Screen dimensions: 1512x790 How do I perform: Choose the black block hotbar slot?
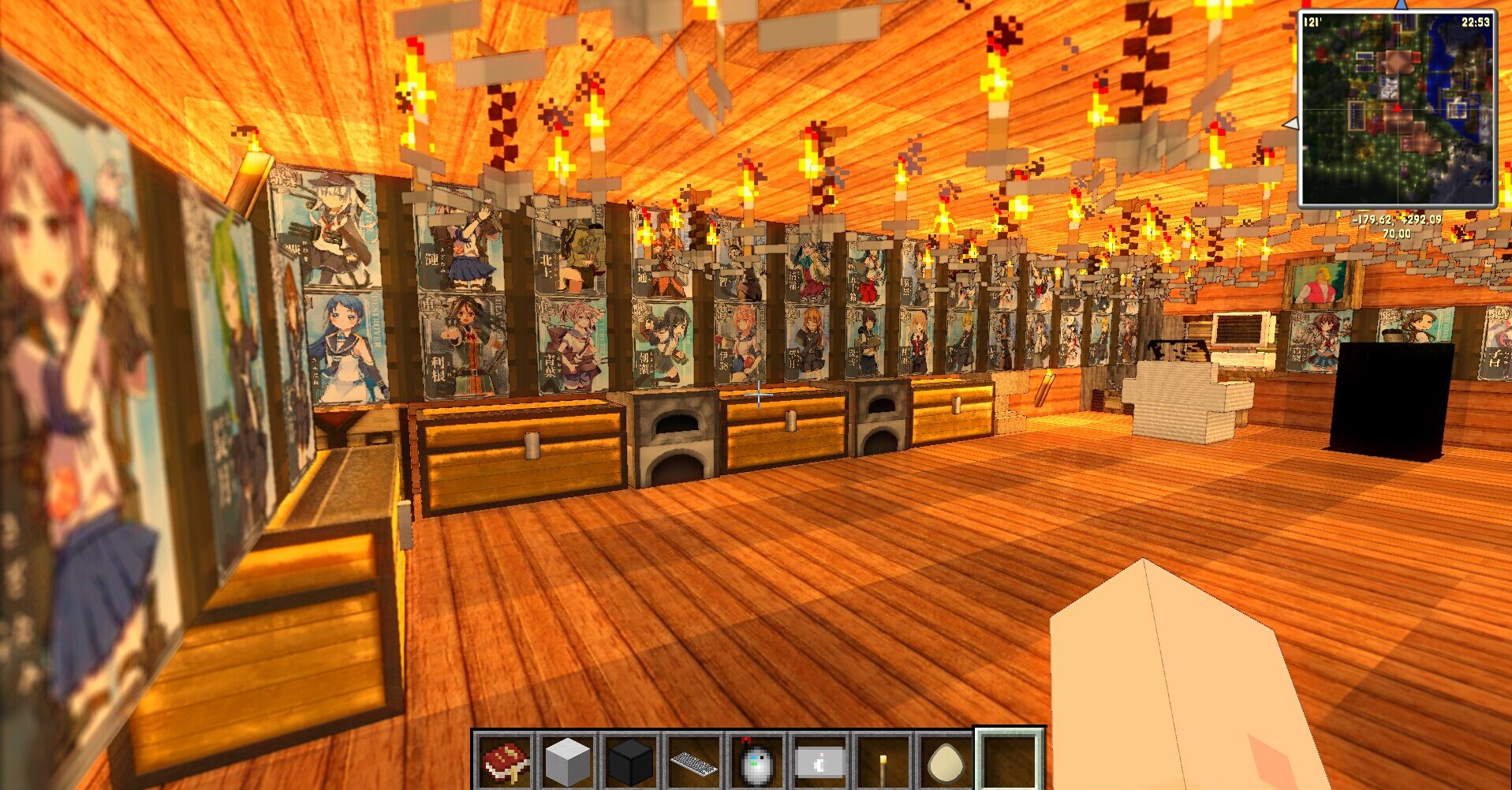coord(631,762)
